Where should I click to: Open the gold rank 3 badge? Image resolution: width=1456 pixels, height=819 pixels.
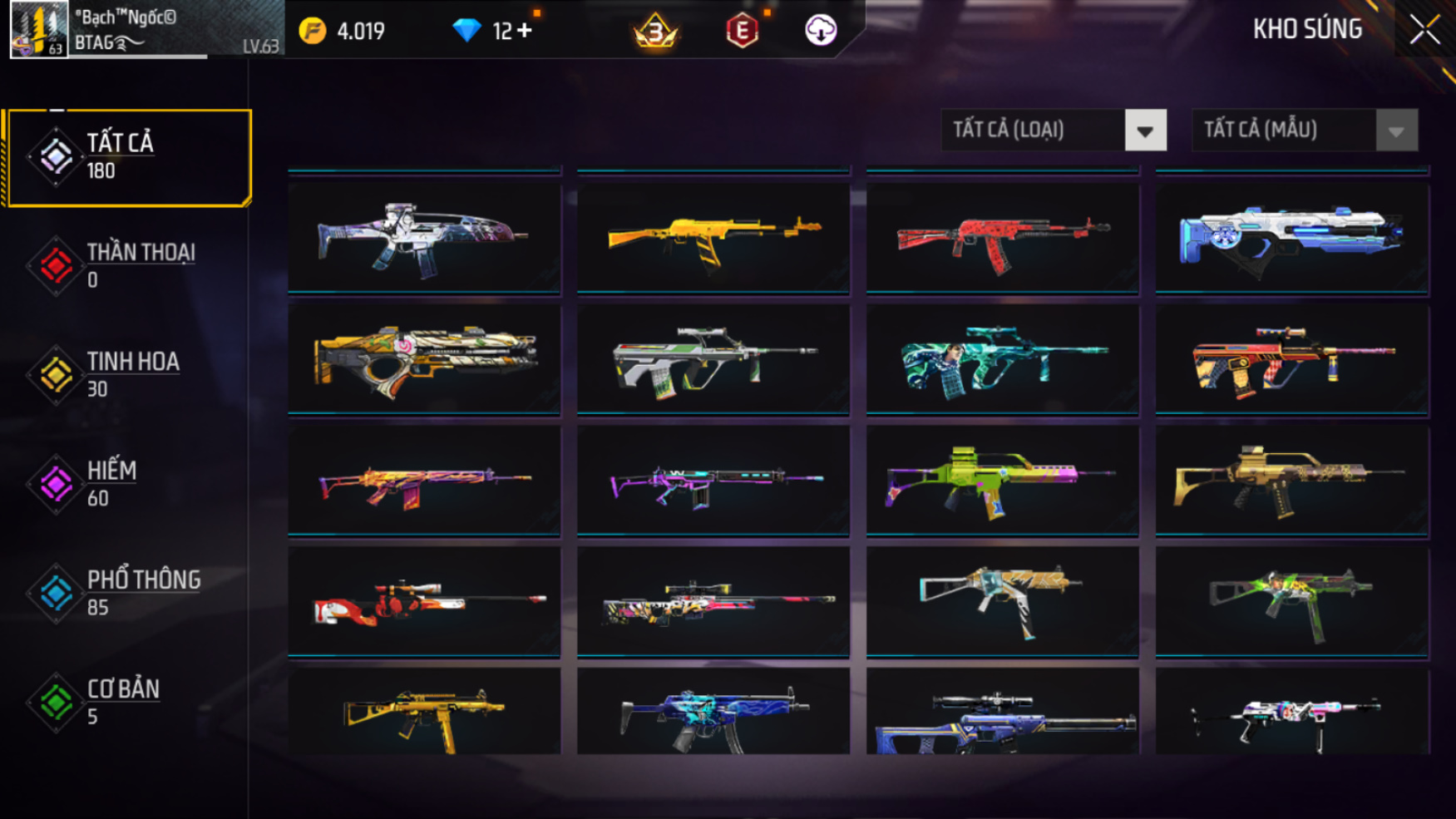(x=655, y=32)
